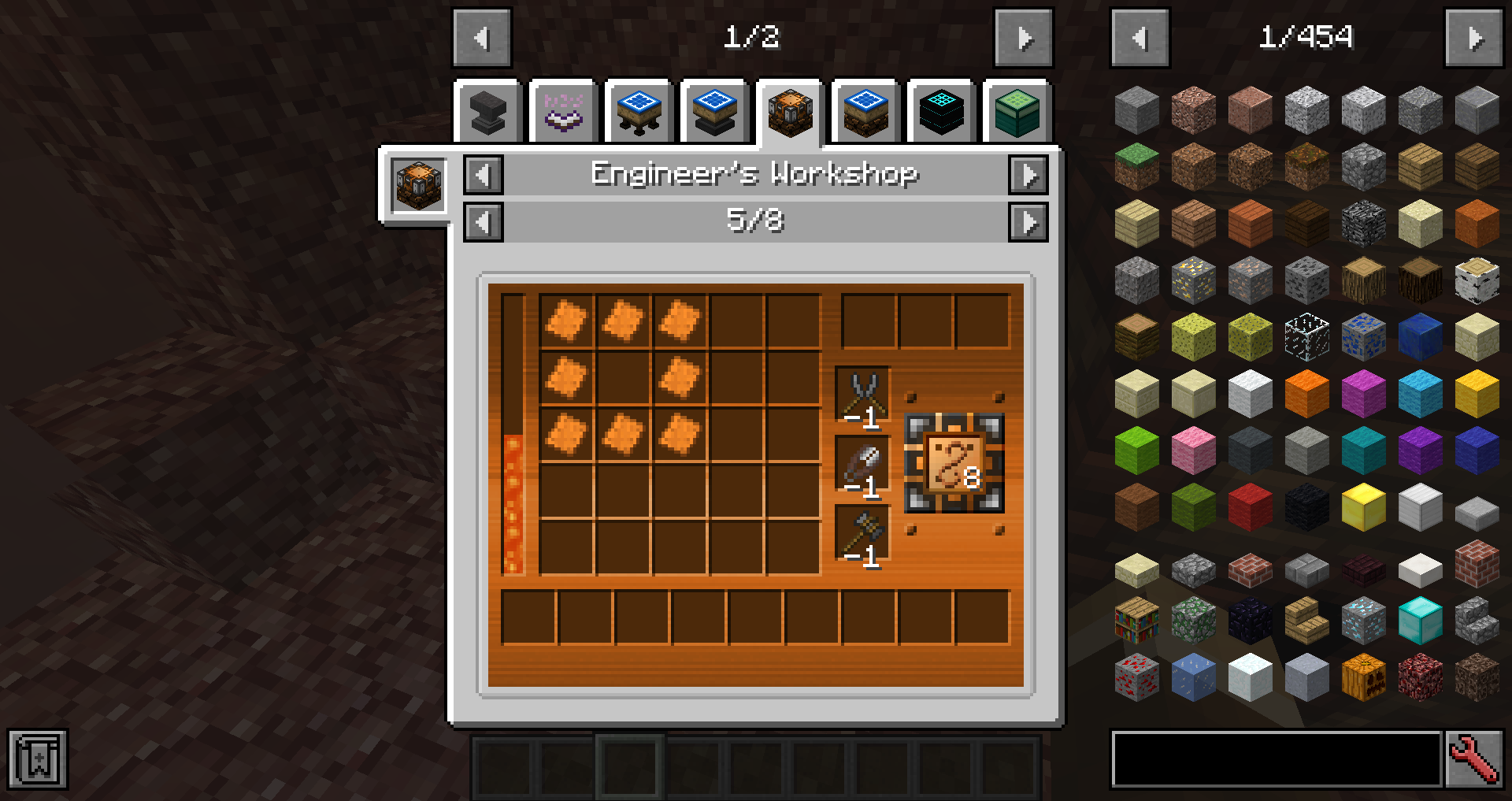Open the enchanting table recipe tab
Image resolution: width=1512 pixels, height=801 pixels.
(563, 113)
